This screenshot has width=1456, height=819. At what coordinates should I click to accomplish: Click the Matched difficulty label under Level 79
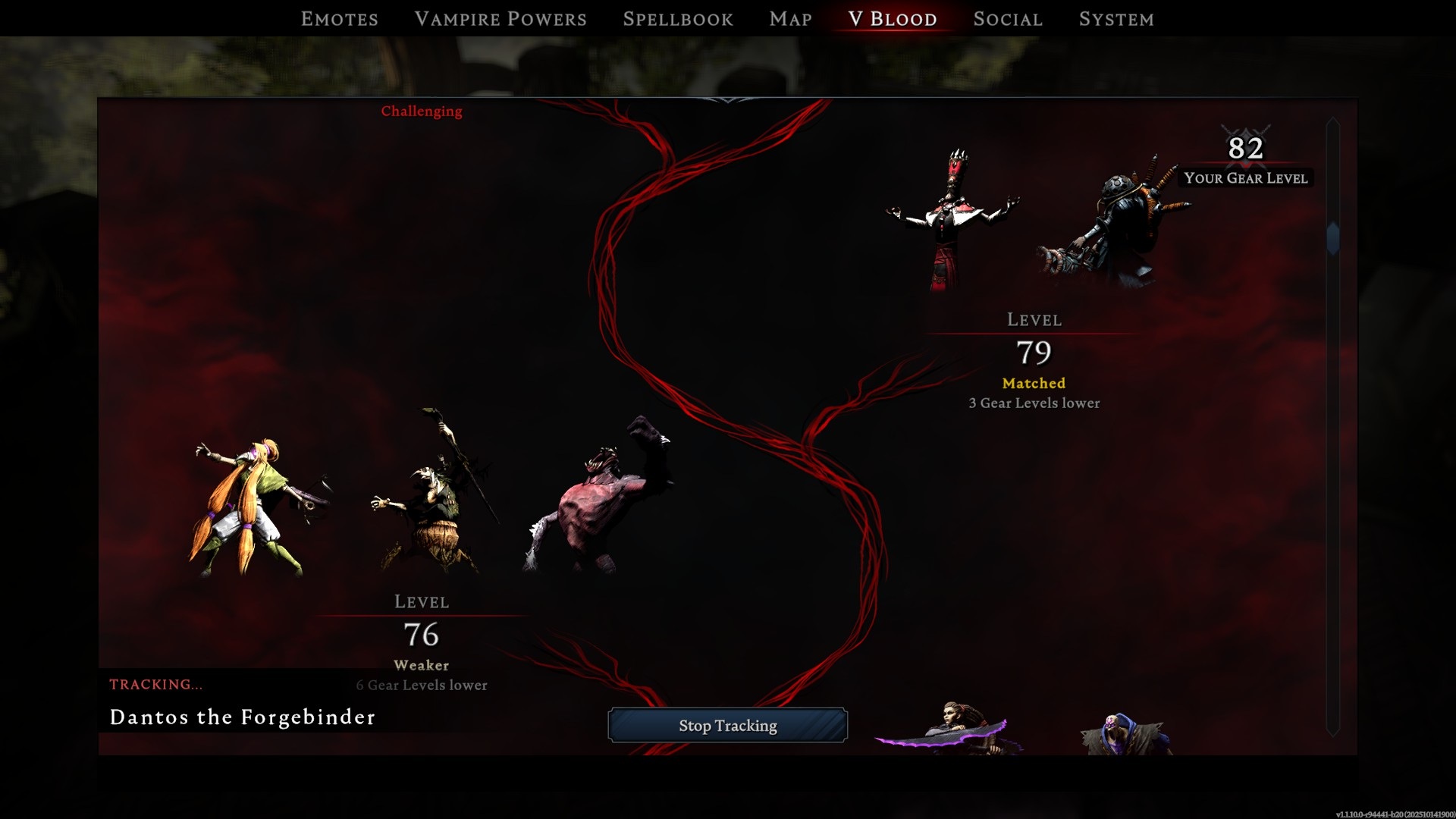[x=1033, y=383]
